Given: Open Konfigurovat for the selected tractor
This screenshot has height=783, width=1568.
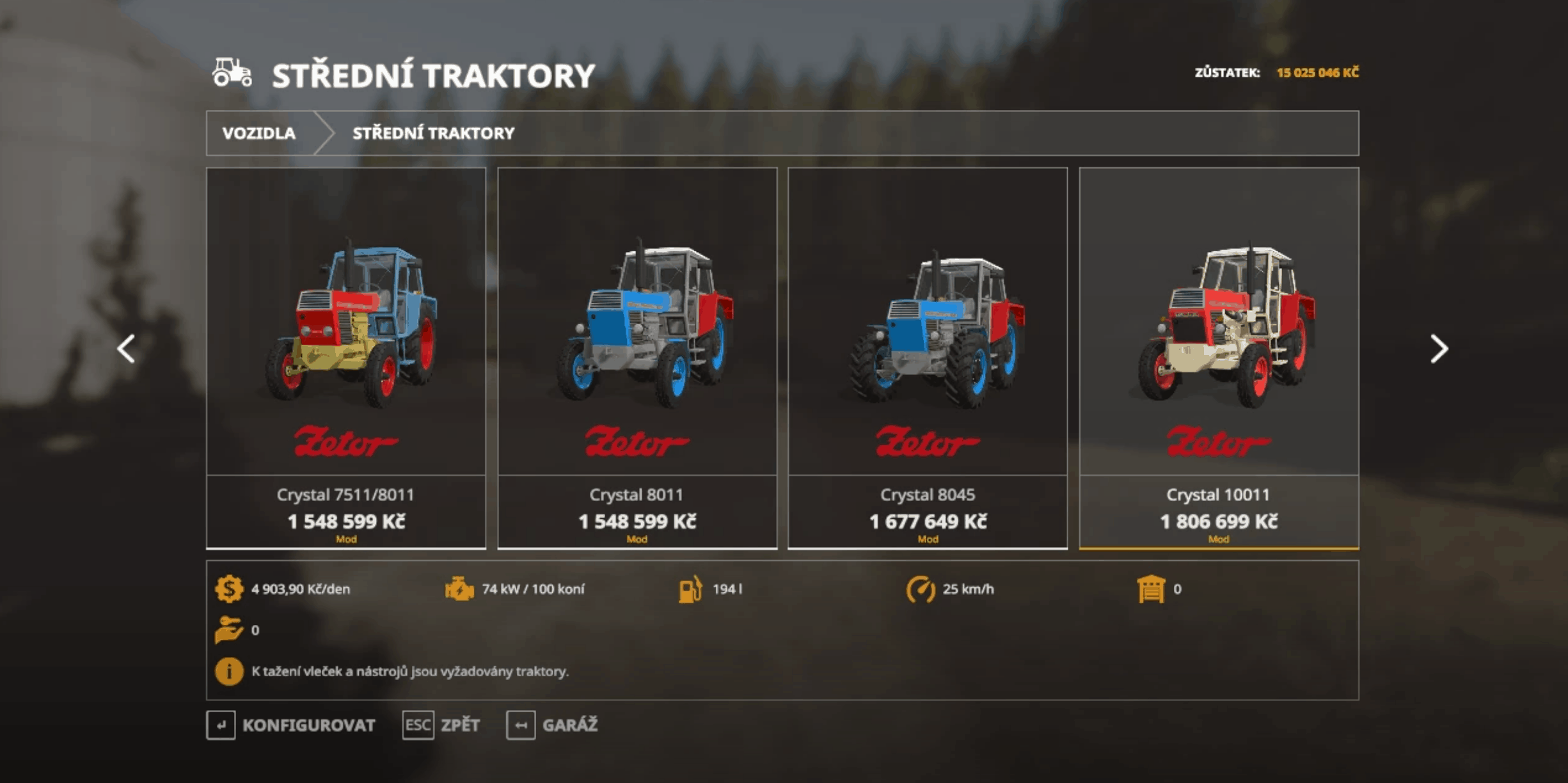Looking at the screenshot, I should click(x=292, y=725).
